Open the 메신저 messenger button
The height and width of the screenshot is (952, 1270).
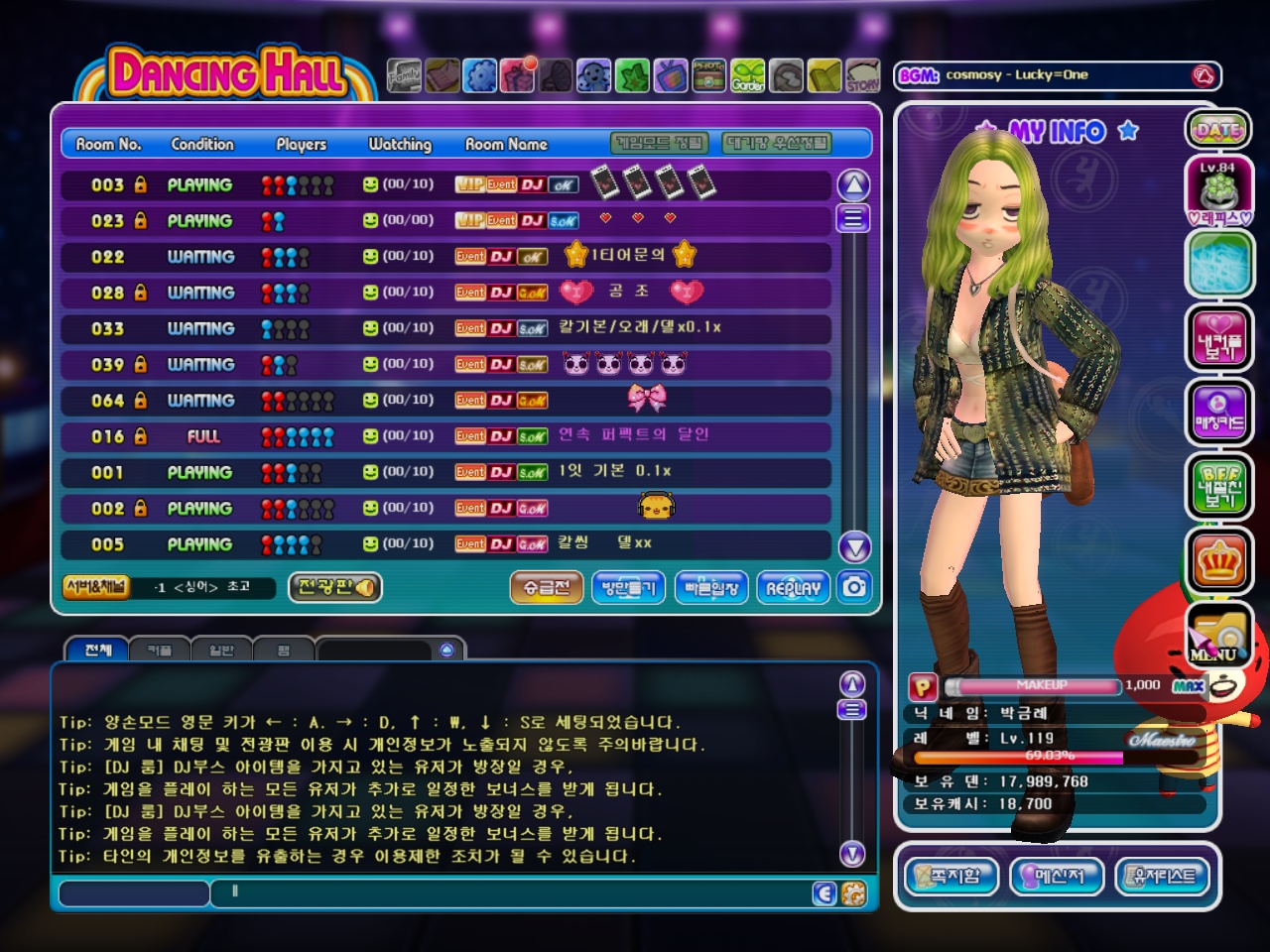pos(1059,876)
